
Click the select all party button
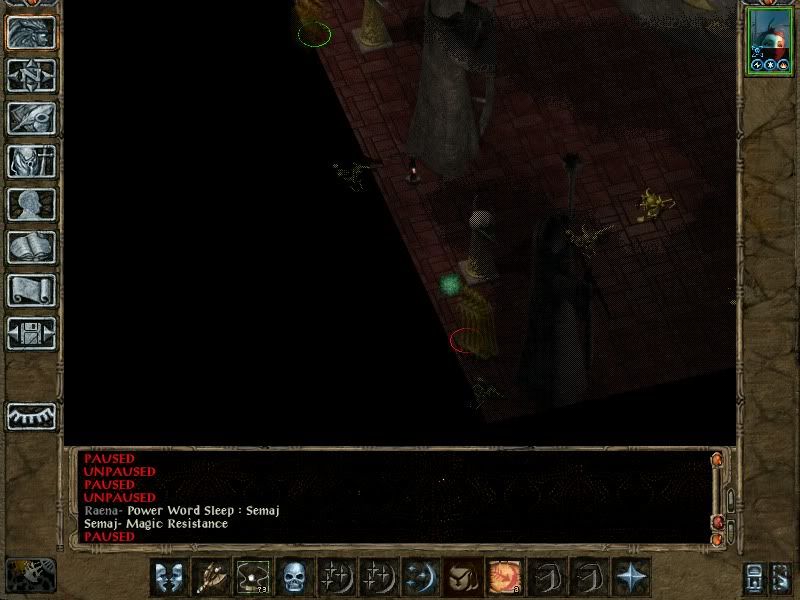pyautogui.click(x=755, y=578)
